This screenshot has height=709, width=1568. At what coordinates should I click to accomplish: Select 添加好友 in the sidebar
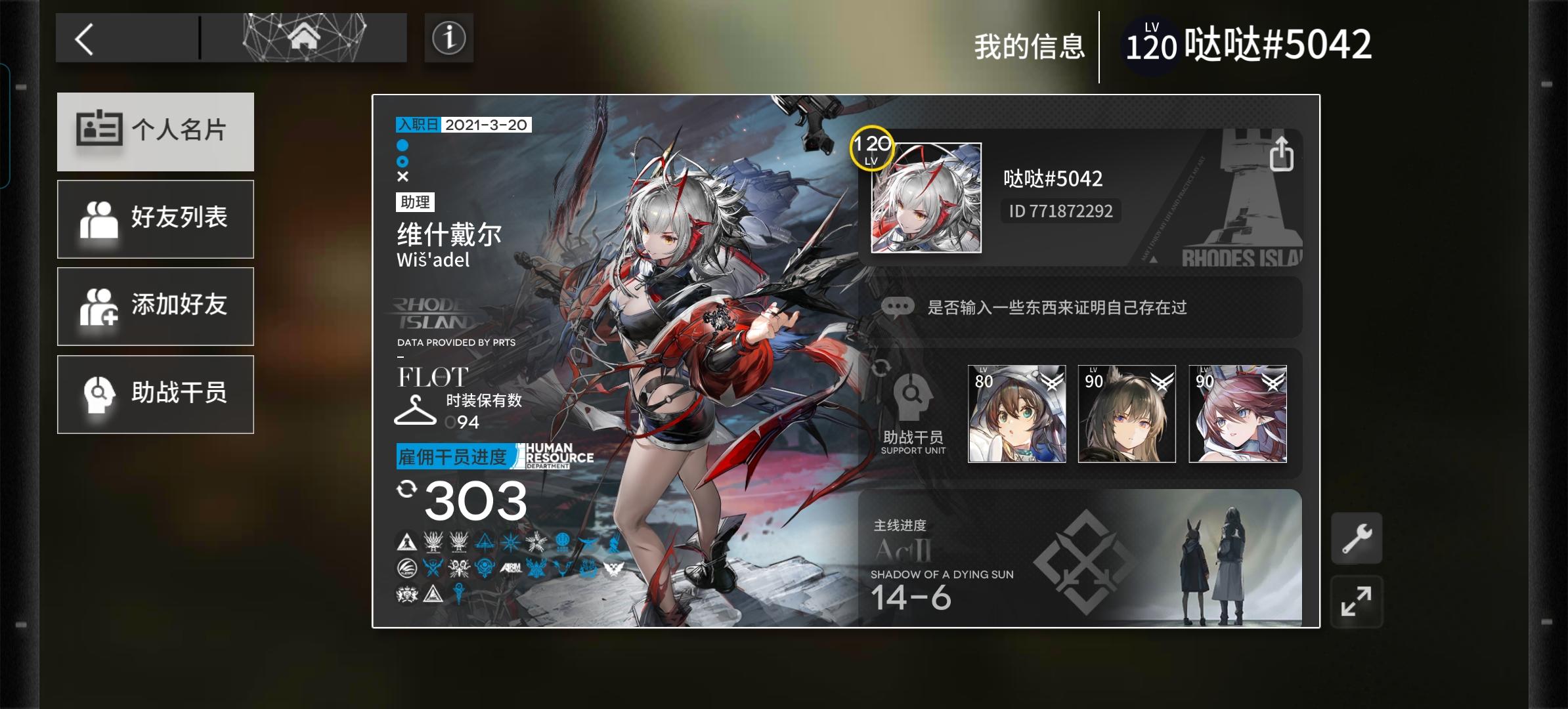click(x=155, y=306)
